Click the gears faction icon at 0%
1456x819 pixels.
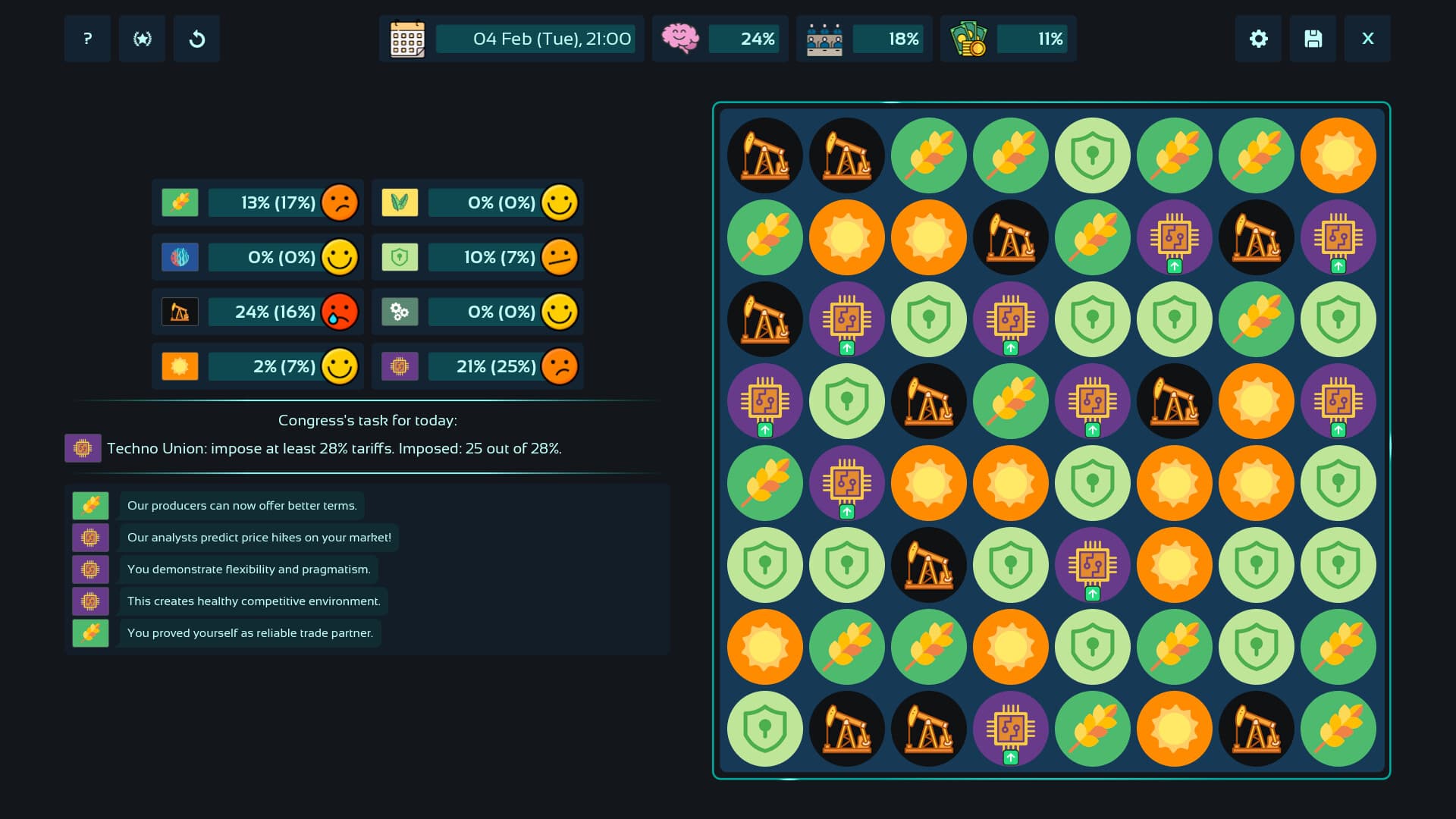tap(400, 311)
